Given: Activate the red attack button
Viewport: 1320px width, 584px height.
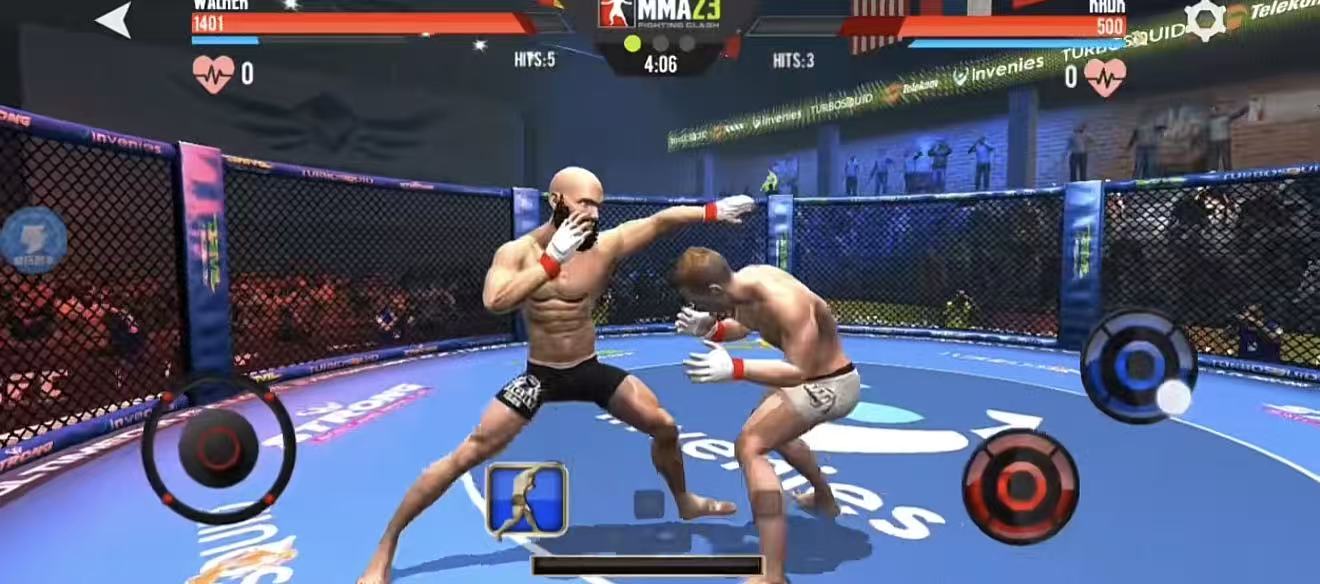Looking at the screenshot, I should click(x=1020, y=486).
